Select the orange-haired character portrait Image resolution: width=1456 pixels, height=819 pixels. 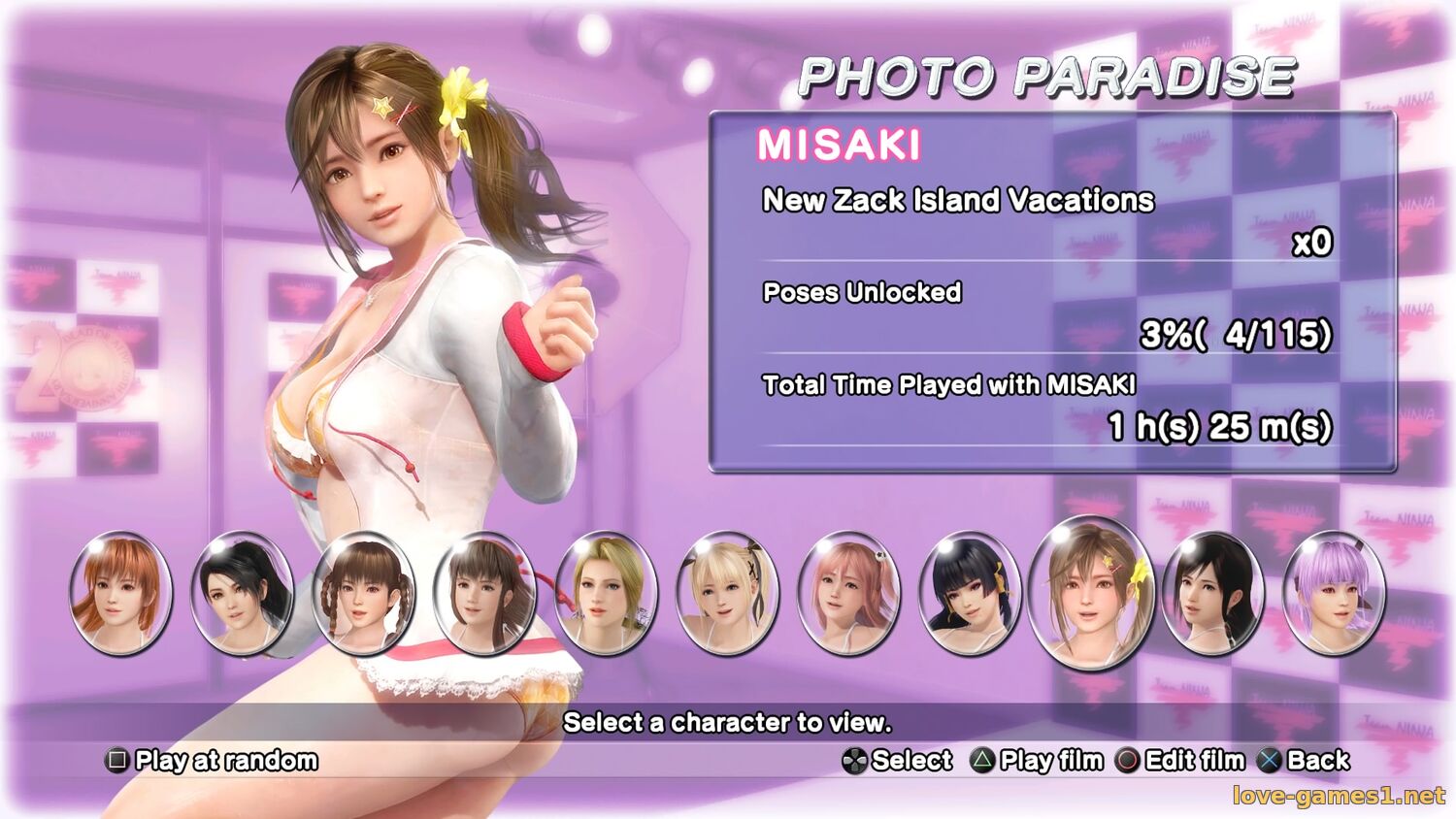pyautogui.click(x=120, y=593)
